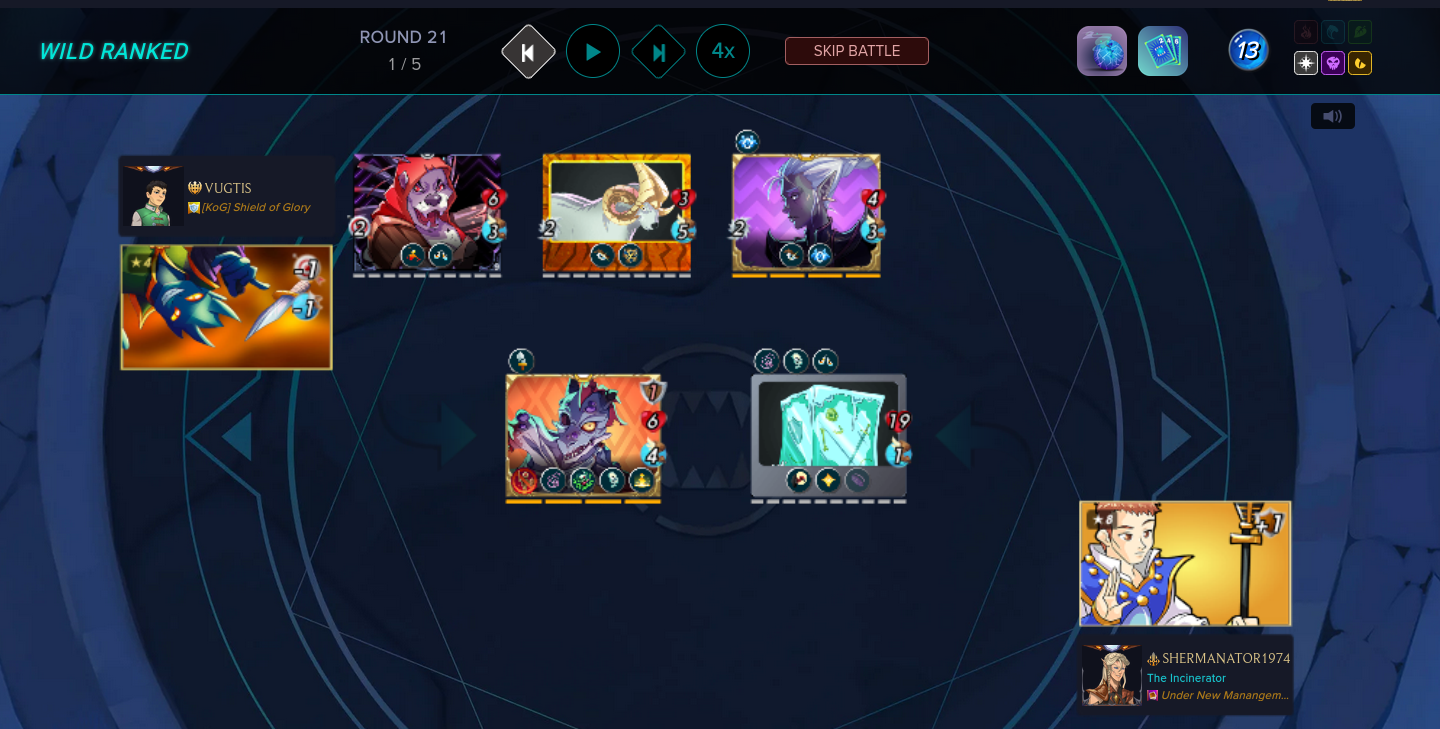Jump back to the previous round
The height and width of the screenshot is (729, 1440).
[528, 51]
